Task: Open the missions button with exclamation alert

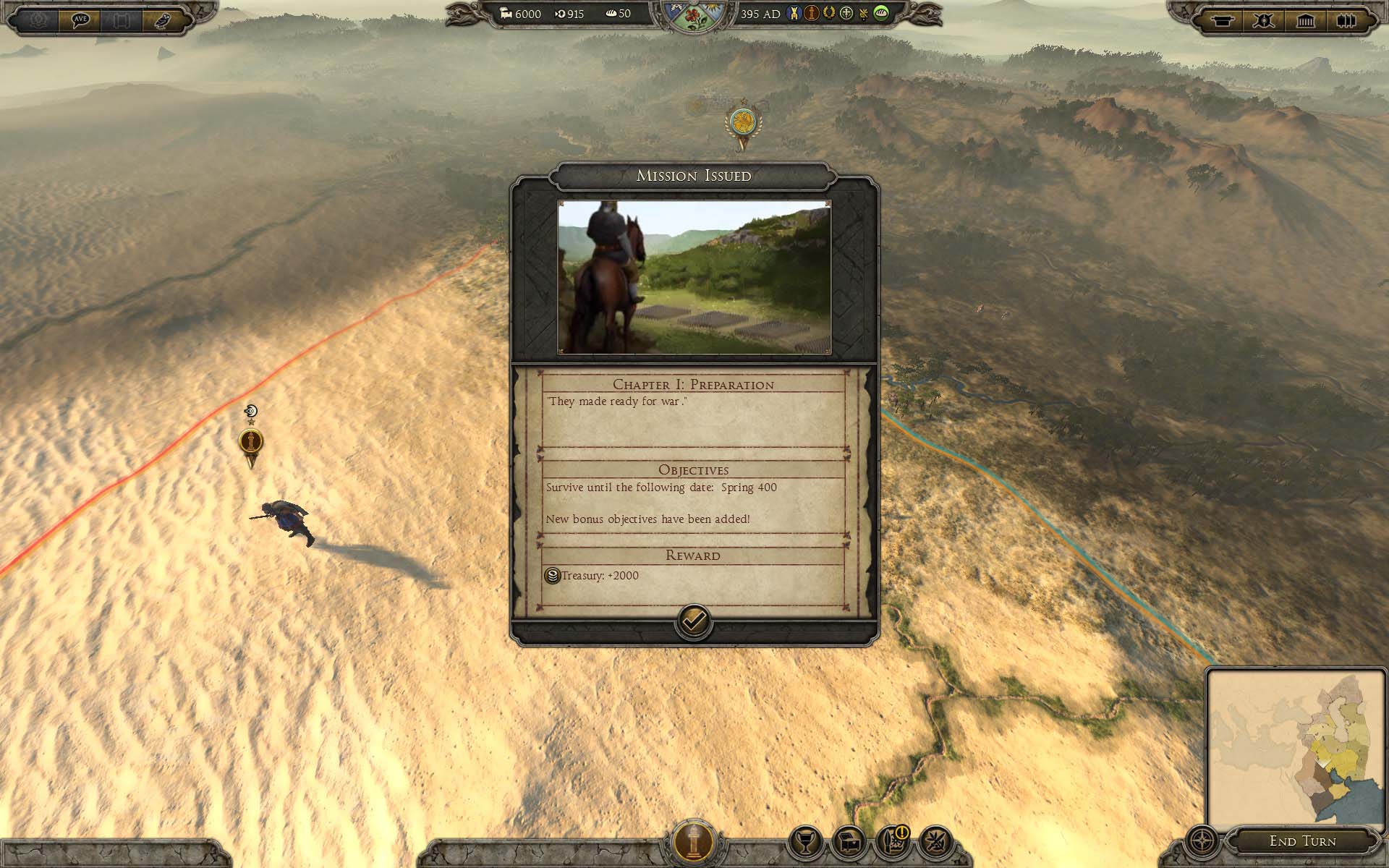Action: pyautogui.click(x=893, y=842)
